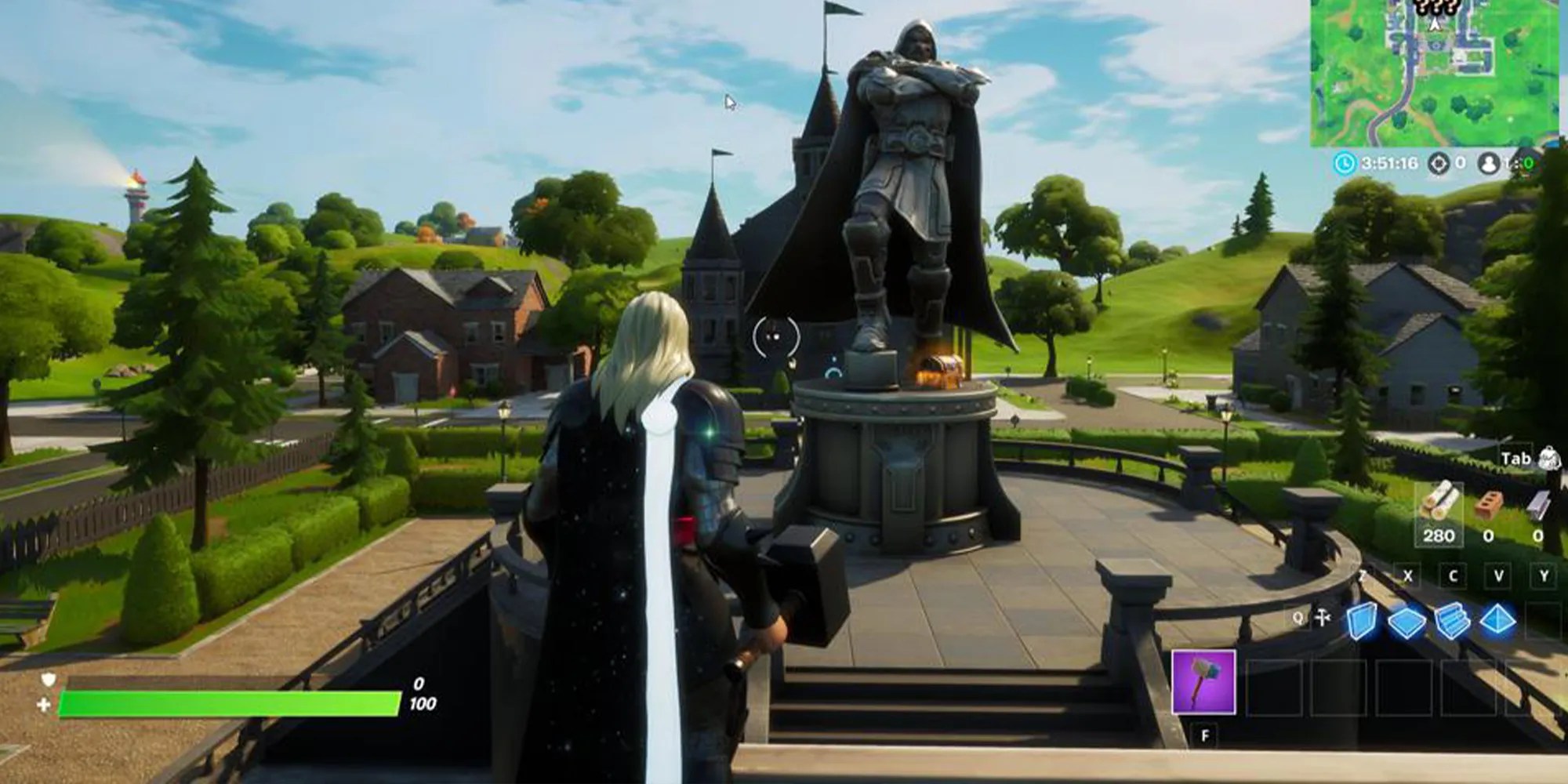Click the brick materials icon
Image resolution: width=1568 pixels, height=784 pixels.
[x=1488, y=506]
